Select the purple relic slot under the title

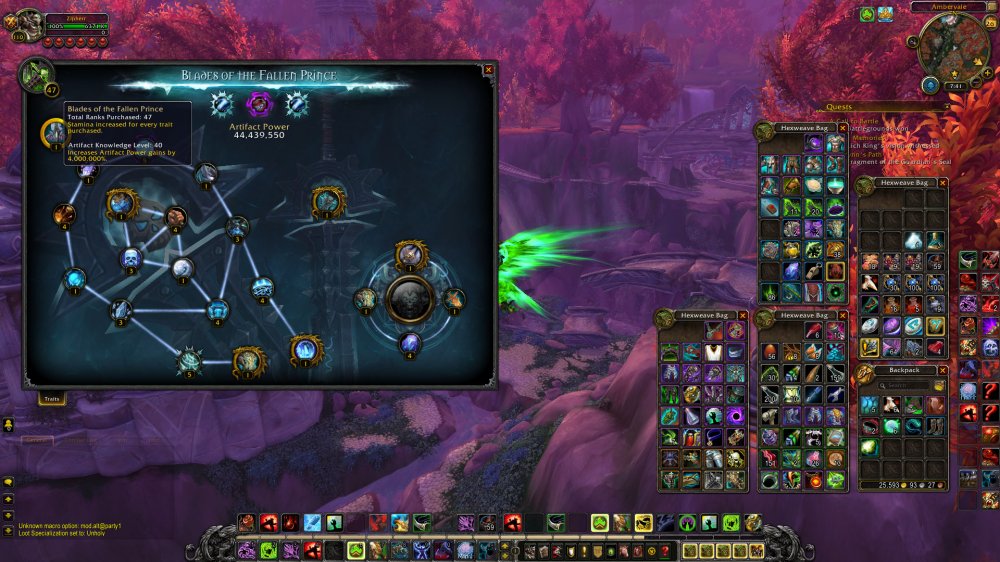pos(260,103)
